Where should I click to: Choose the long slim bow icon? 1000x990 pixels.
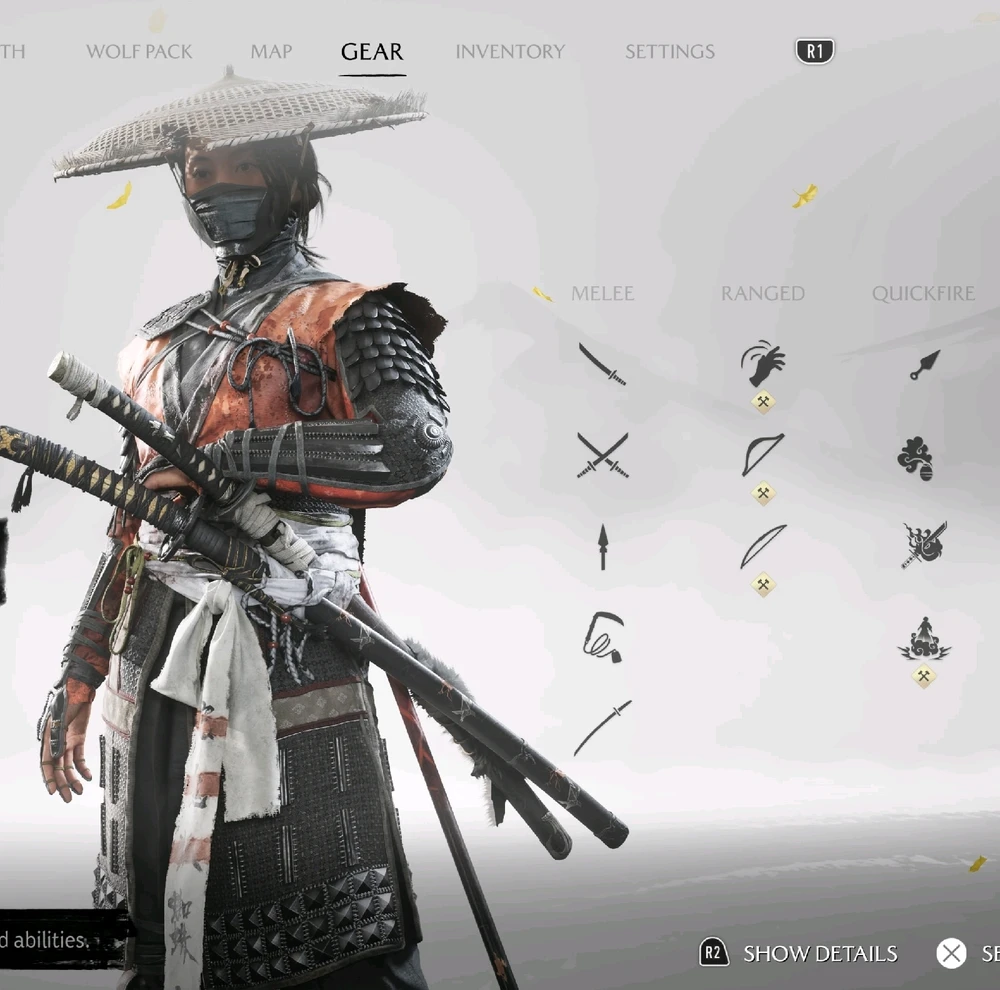point(763,547)
